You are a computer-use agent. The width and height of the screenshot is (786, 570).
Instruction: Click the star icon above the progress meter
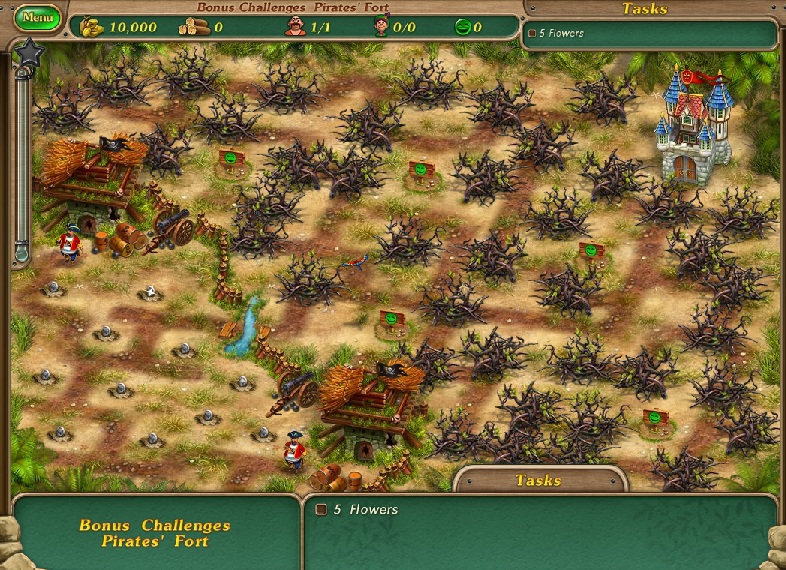[x=27, y=52]
